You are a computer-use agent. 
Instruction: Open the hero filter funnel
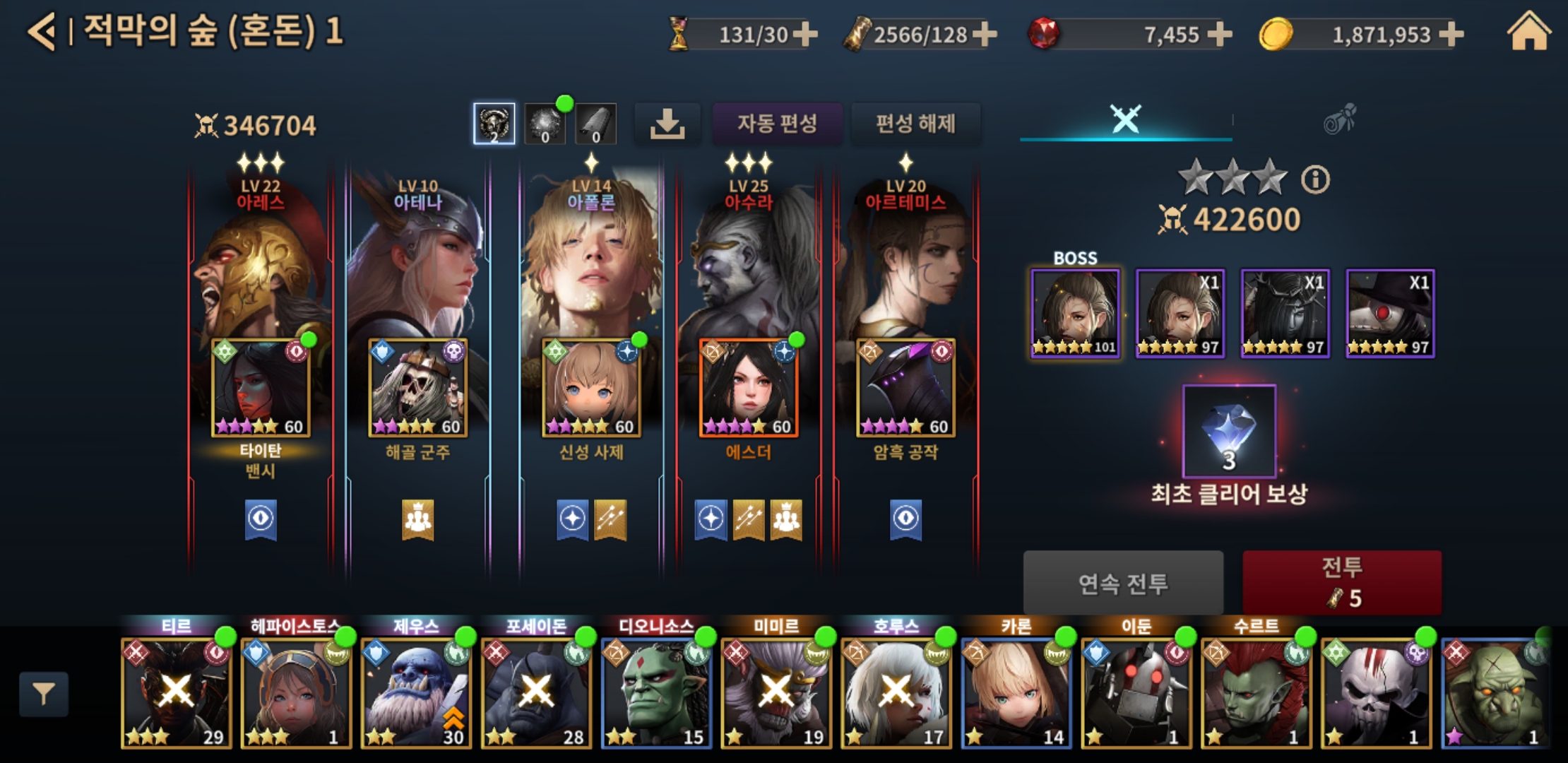[x=44, y=694]
